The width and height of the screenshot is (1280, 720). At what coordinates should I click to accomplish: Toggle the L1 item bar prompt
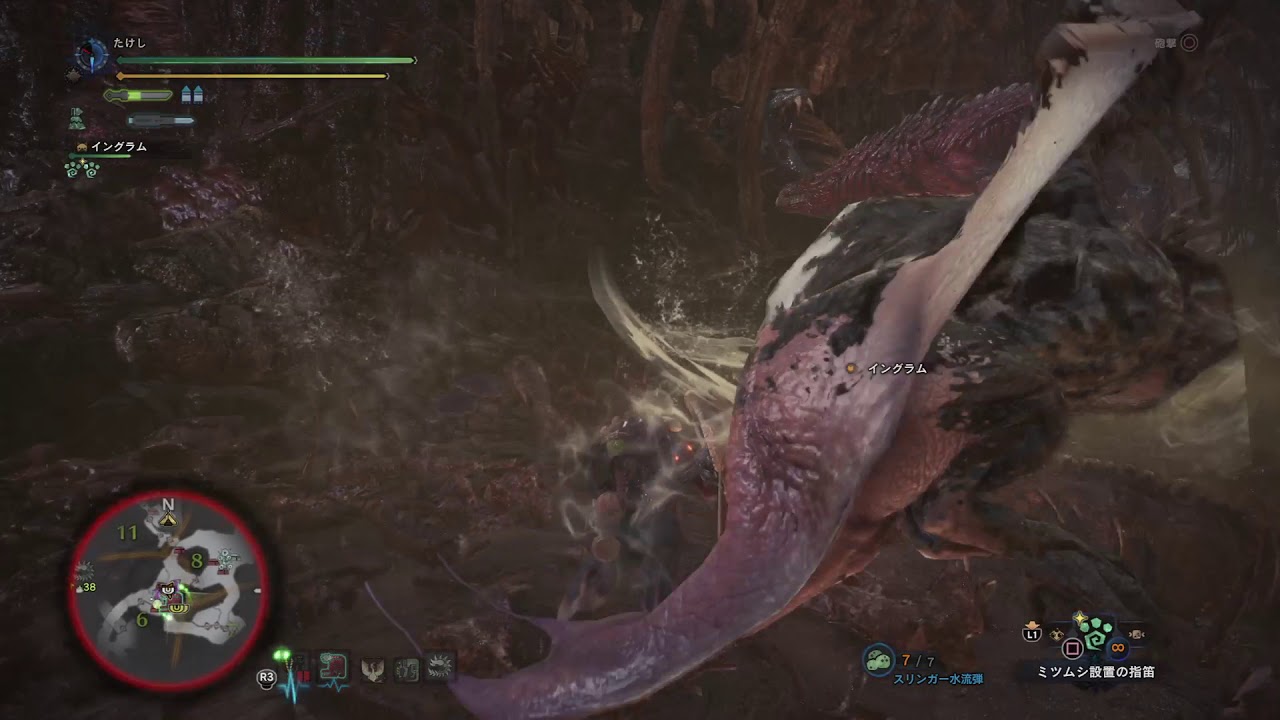(x=1031, y=634)
